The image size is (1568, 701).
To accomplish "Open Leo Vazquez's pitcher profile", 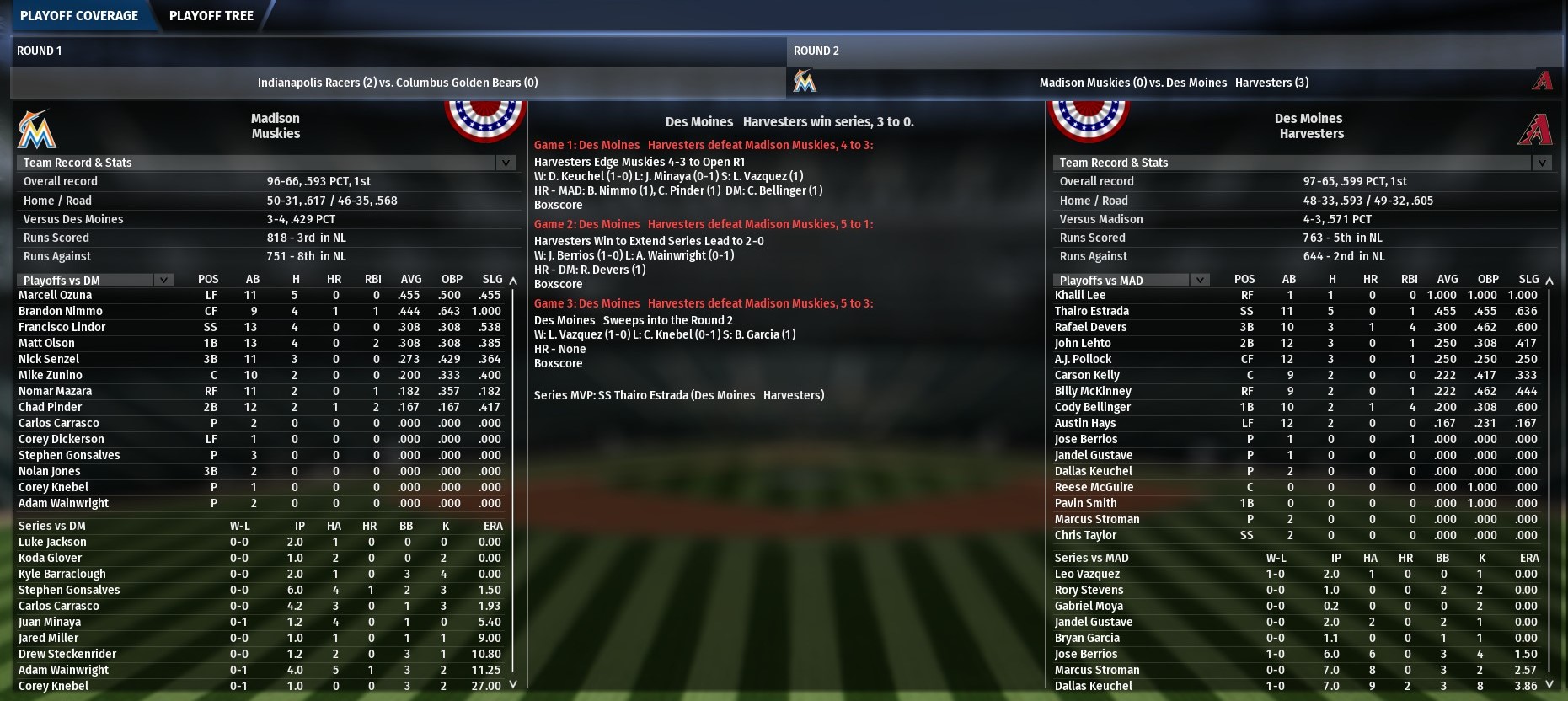I will (x=1088, y=574).
